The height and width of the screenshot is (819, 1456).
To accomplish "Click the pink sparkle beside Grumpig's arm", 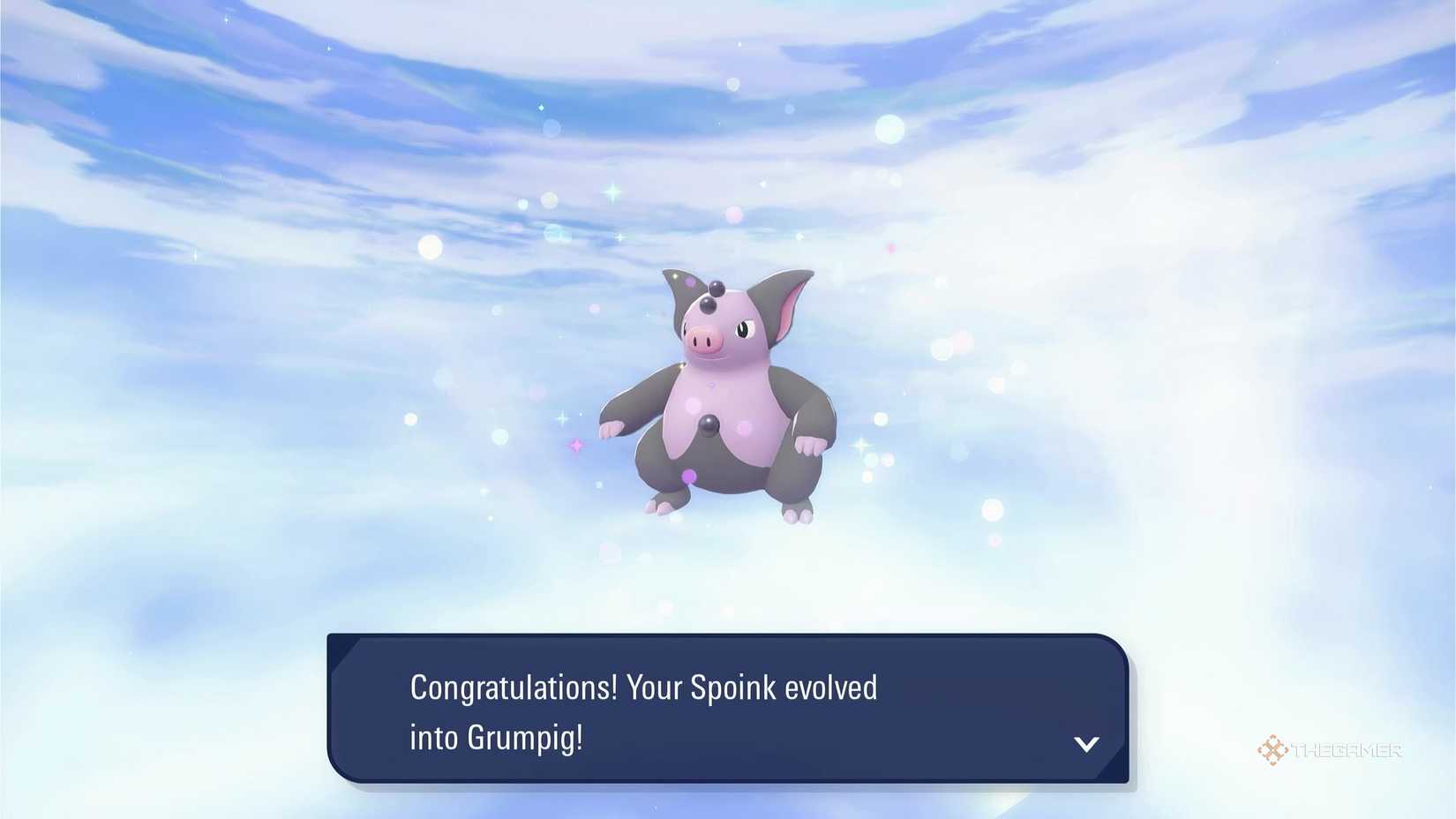I will point(575,447).
